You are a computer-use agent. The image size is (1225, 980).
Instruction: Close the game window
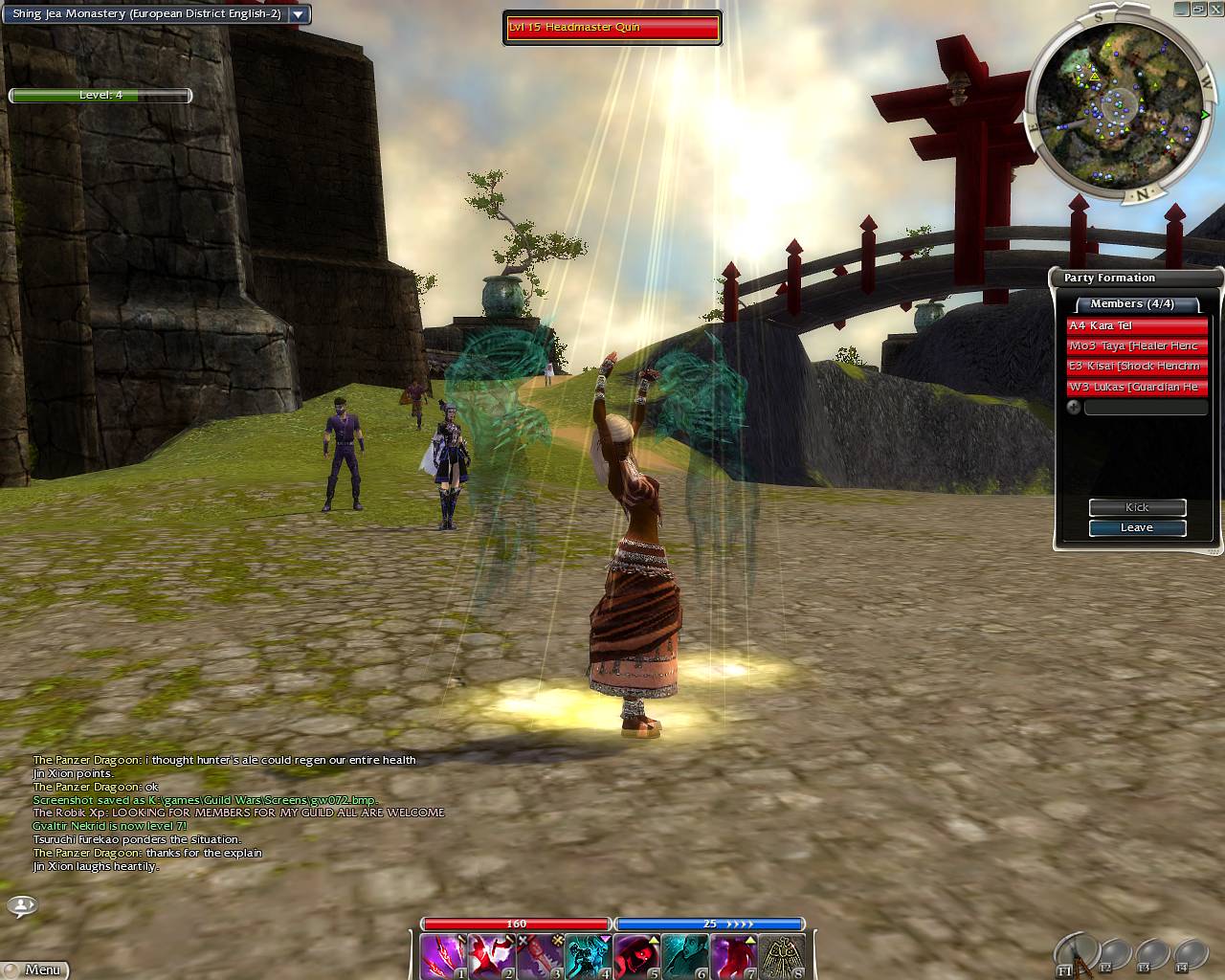(x=1214, y=9)
